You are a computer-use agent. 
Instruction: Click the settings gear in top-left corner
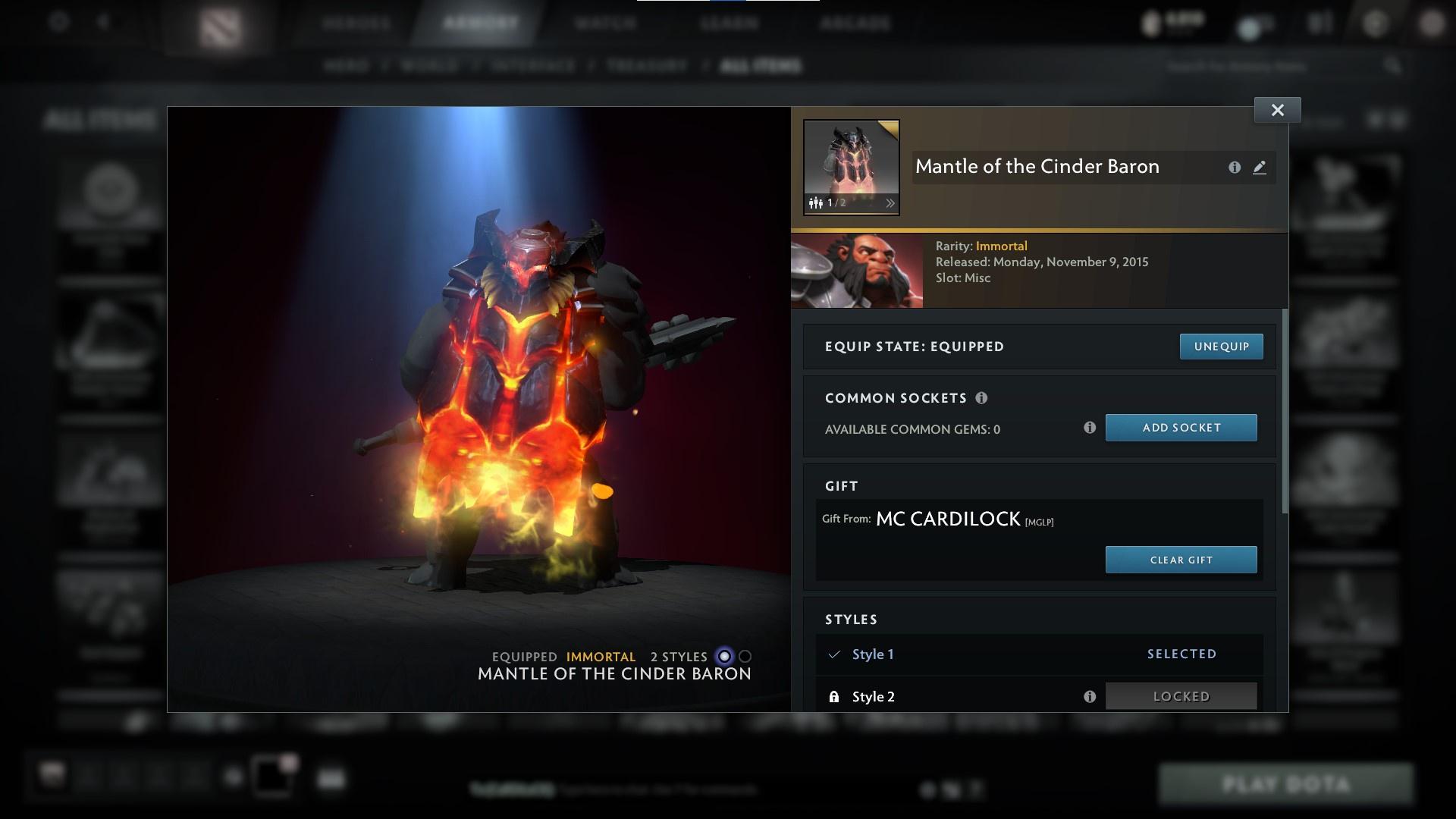tap(58, 22)
